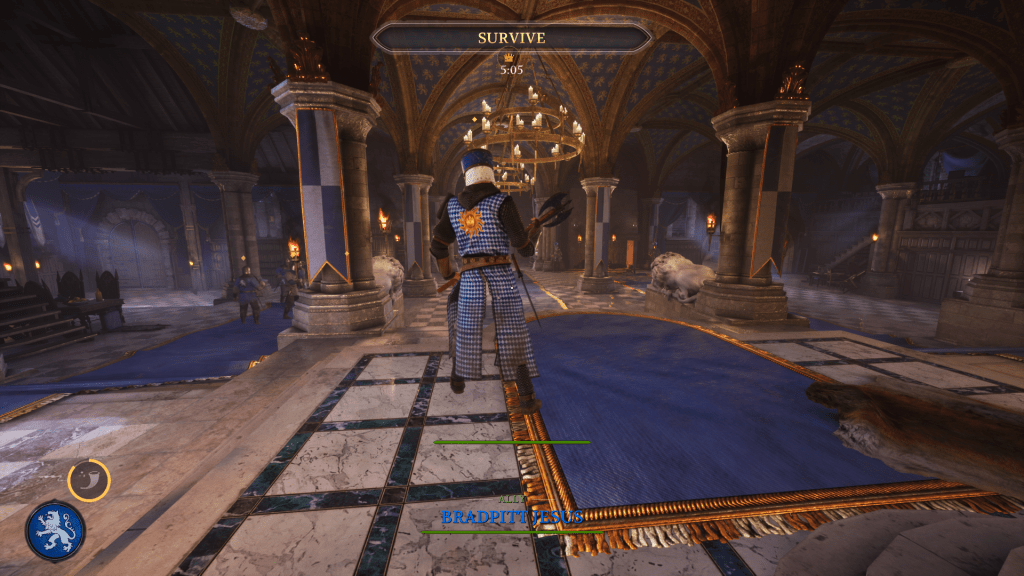Select the blue lion team emblem
The width and height of the screenshot is (1024, 576).
[55, 530]
